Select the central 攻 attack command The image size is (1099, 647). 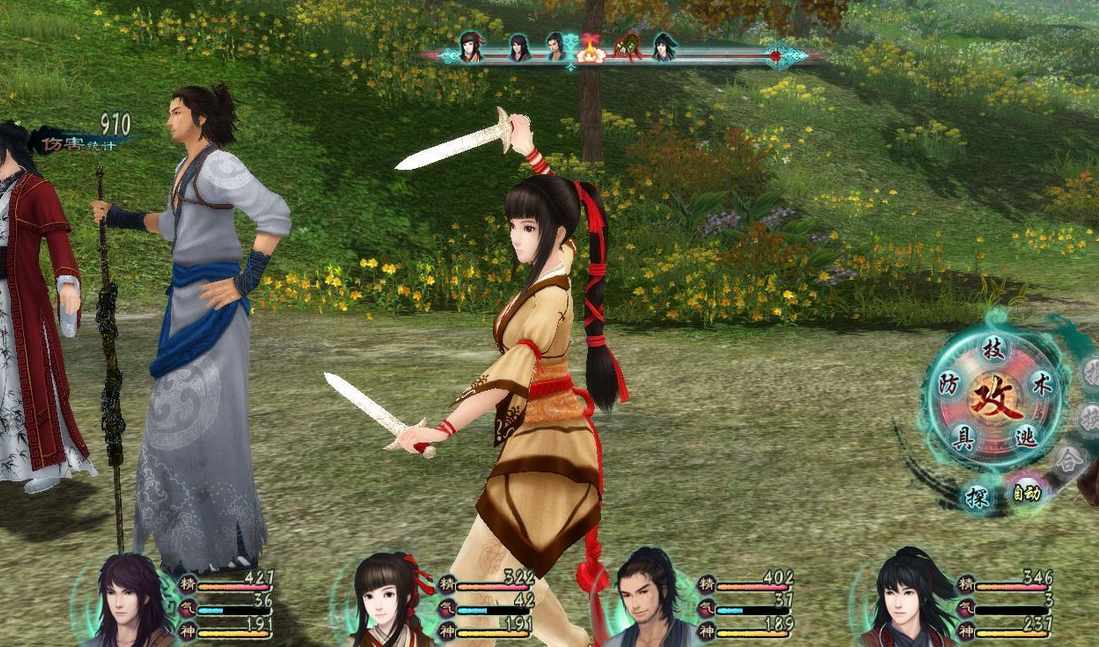coord(994,396)
